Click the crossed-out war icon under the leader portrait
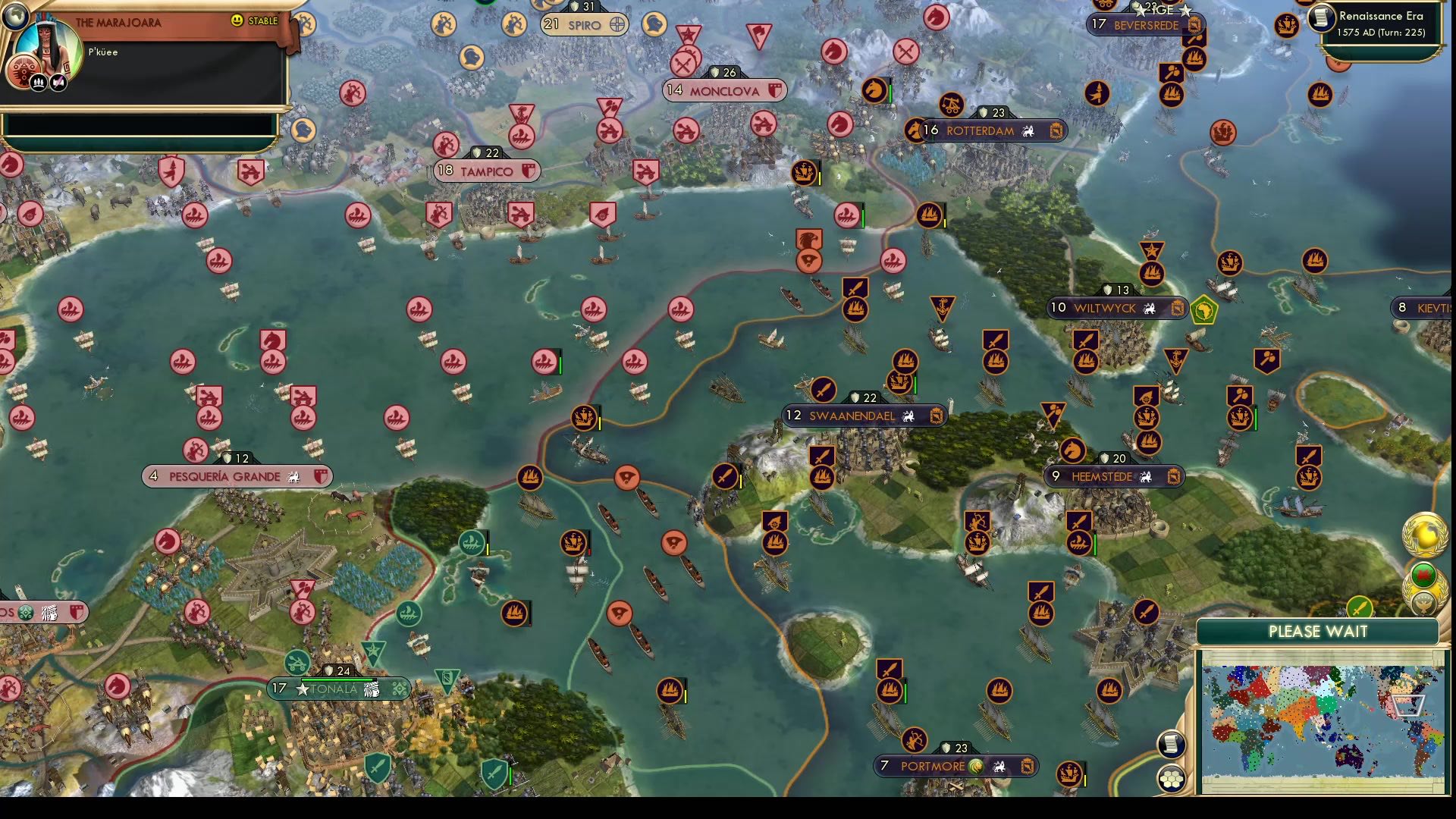The image size is (1456, 819). pyautogui.click(x=58, y=82)
